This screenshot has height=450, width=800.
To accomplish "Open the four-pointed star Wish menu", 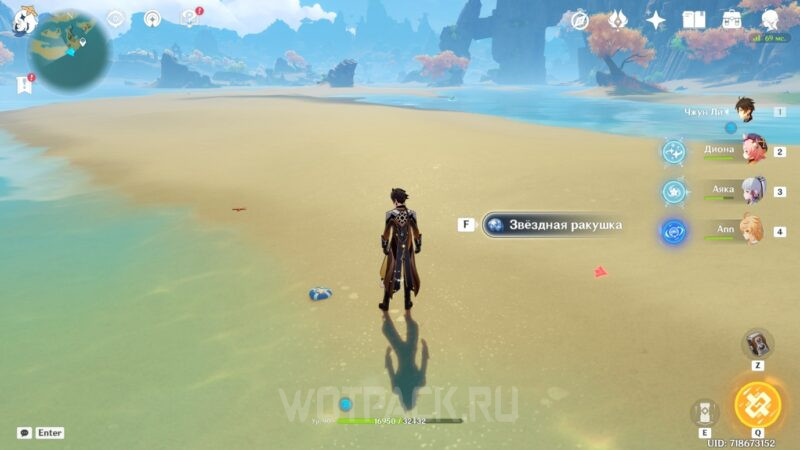I will click(656, 20).
